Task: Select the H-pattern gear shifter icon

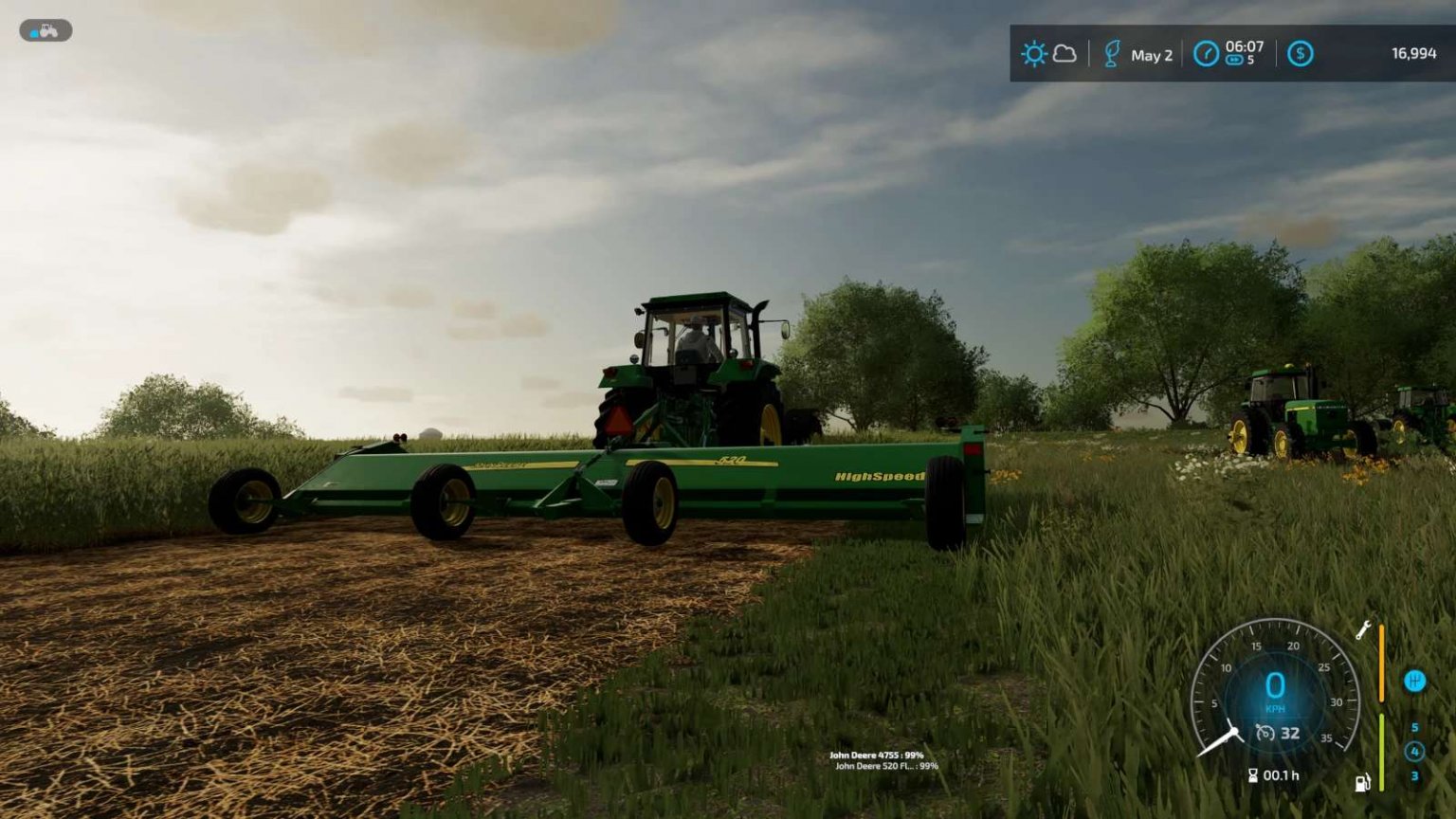Action: click(1415, 680)
